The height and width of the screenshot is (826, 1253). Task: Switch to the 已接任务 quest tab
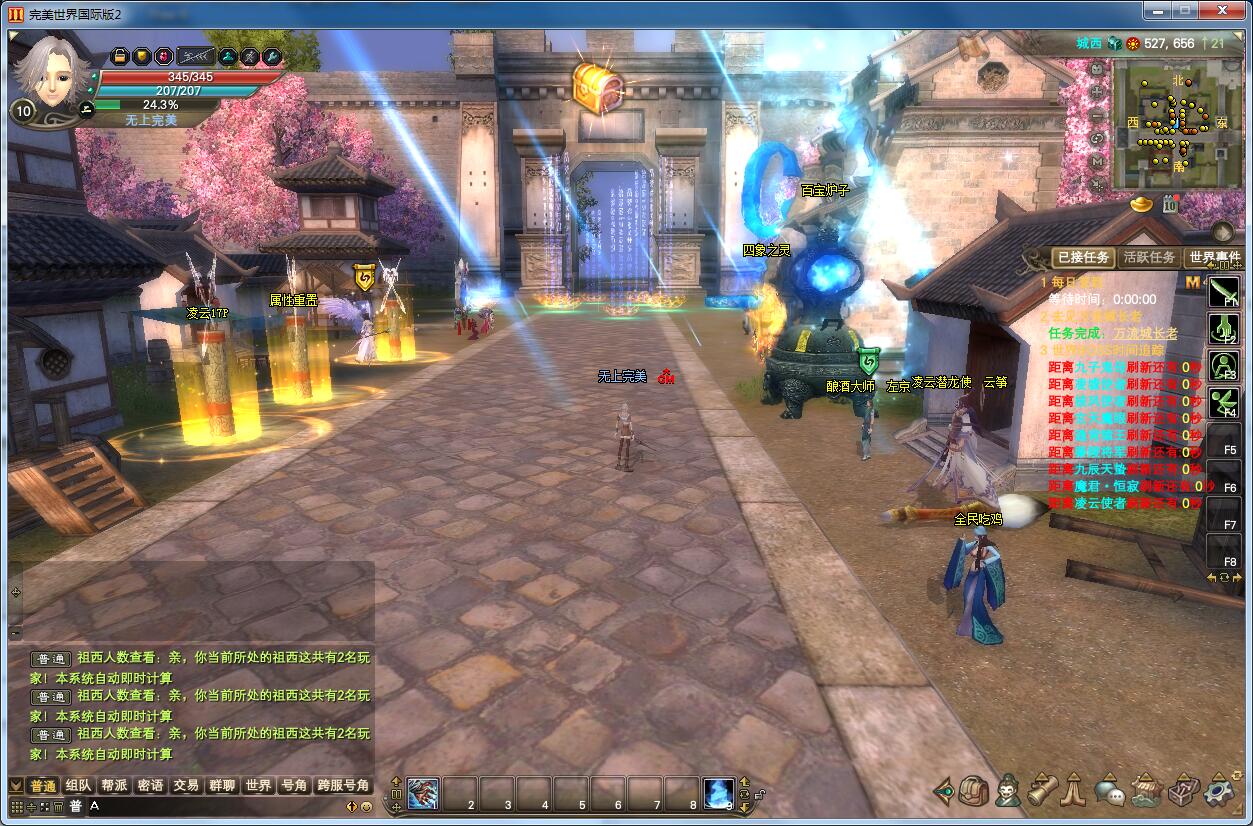pyautogui.click(x=1083, y=257)
